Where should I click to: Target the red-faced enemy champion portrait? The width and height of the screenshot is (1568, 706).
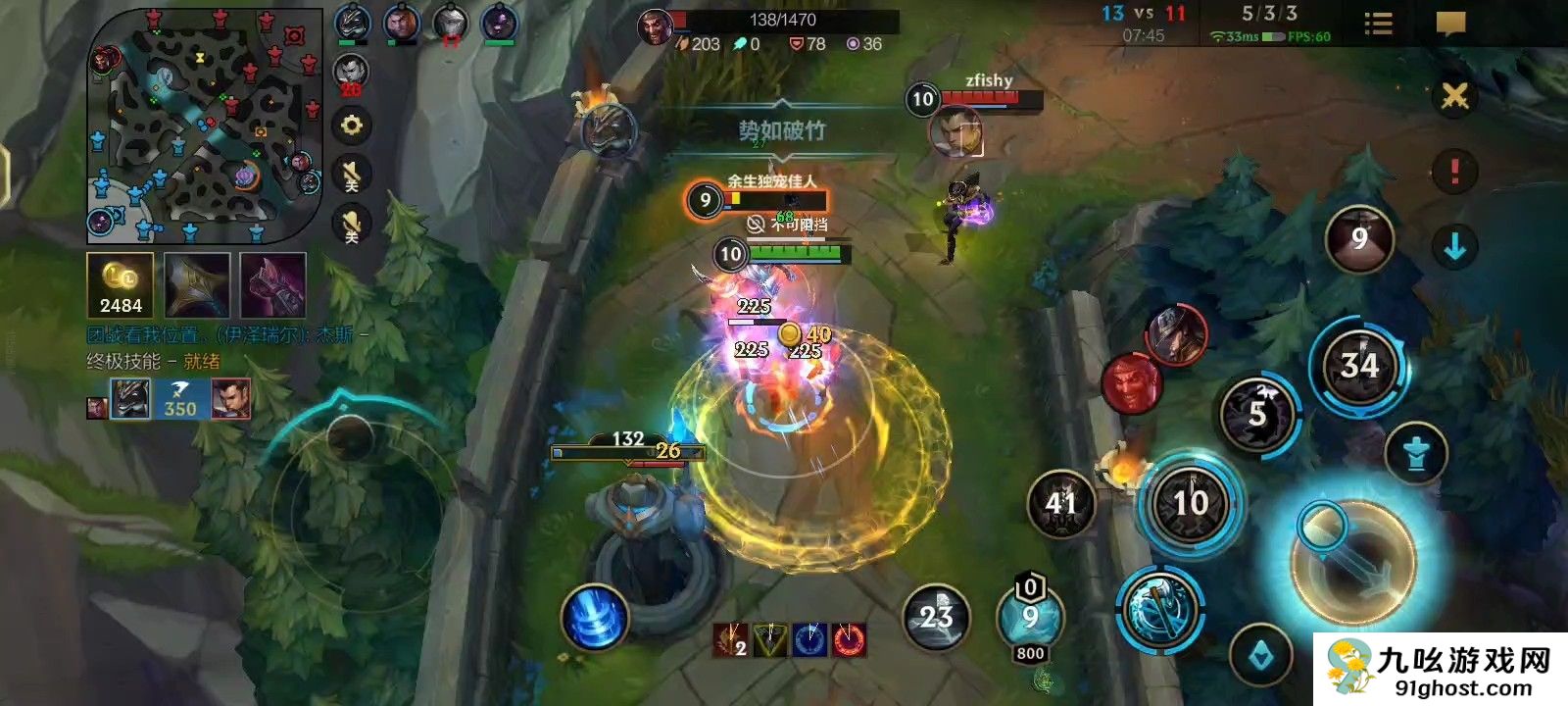tap(1131, 382)
